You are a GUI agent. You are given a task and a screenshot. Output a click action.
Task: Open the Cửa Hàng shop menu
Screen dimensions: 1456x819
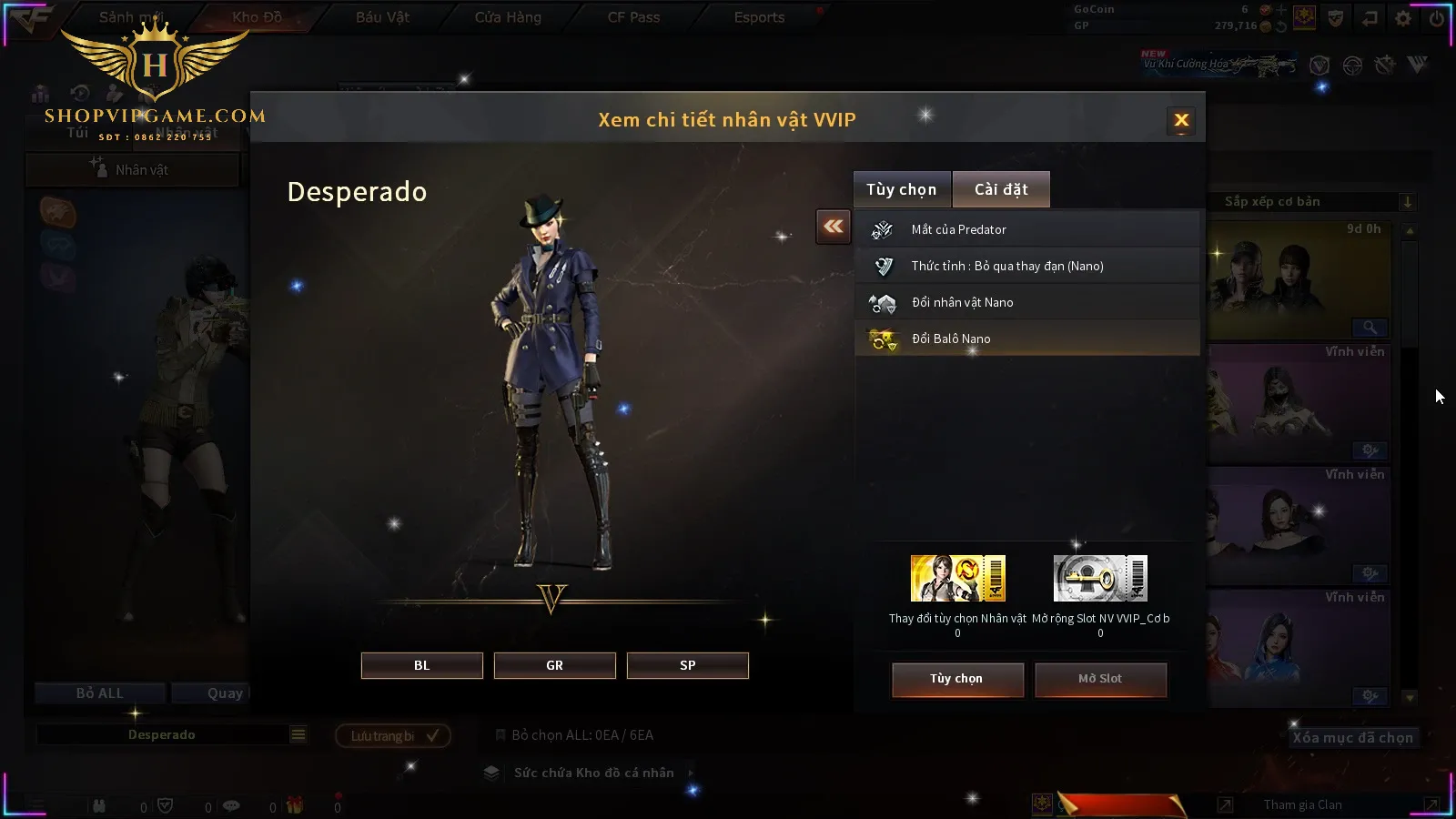pos(508,17)
